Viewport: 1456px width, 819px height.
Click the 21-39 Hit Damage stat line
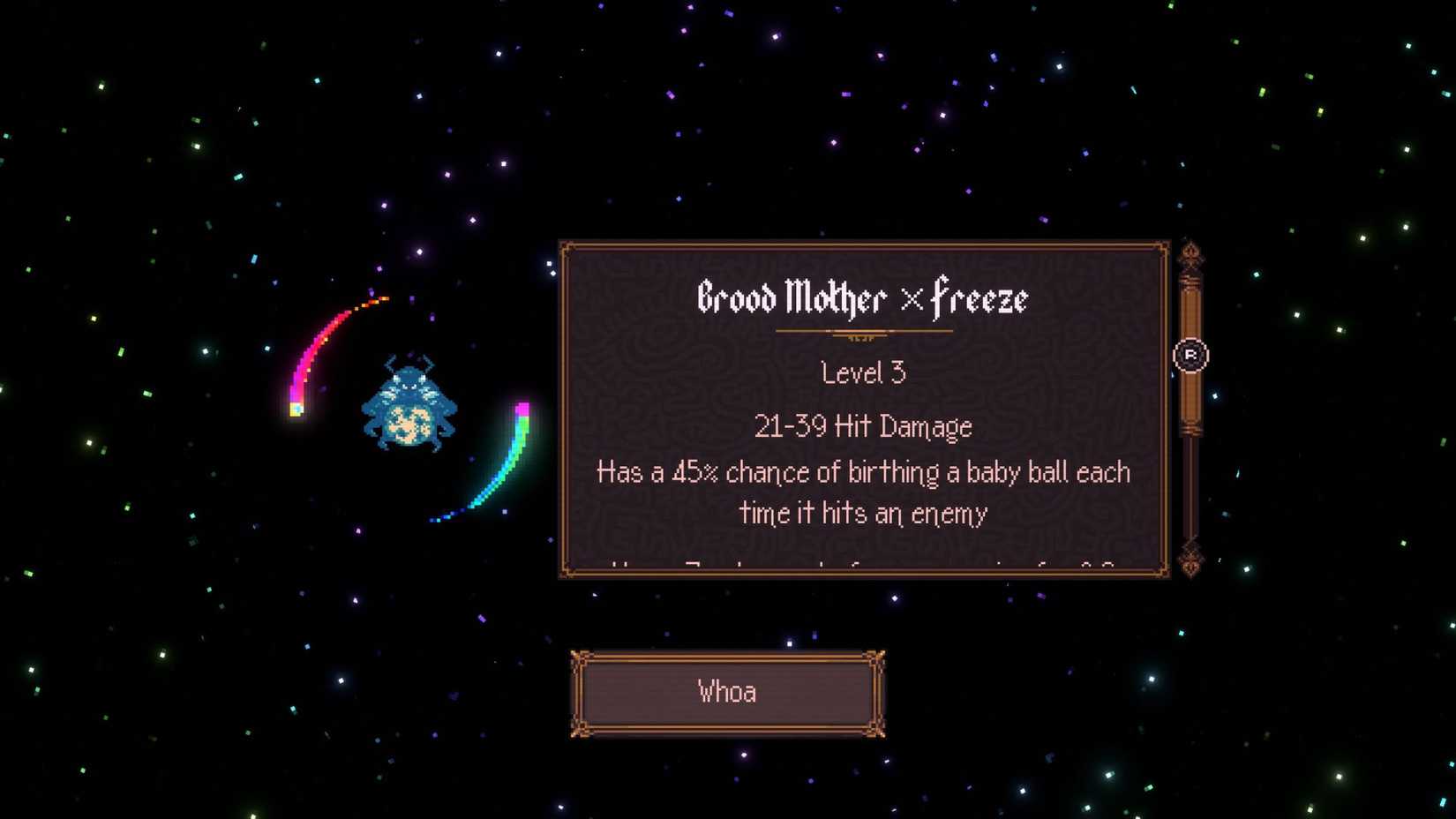click(x=862, y=425)
